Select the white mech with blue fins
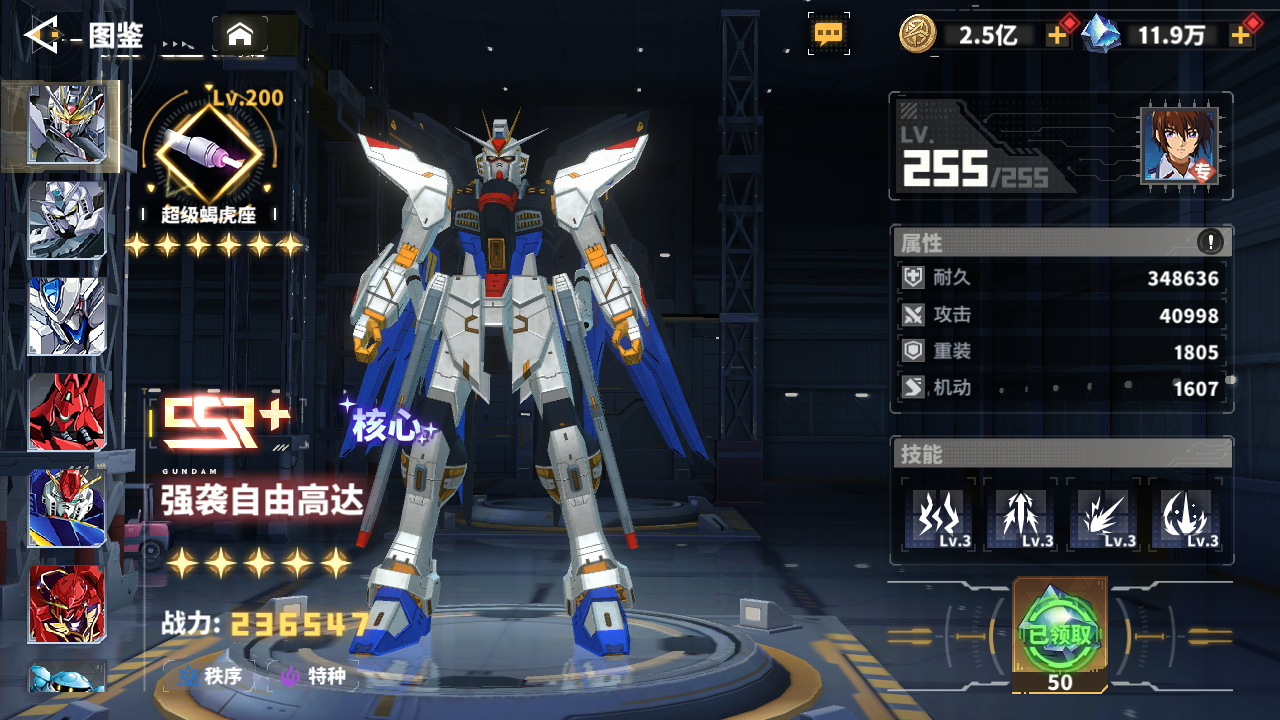 pos(67,316)
